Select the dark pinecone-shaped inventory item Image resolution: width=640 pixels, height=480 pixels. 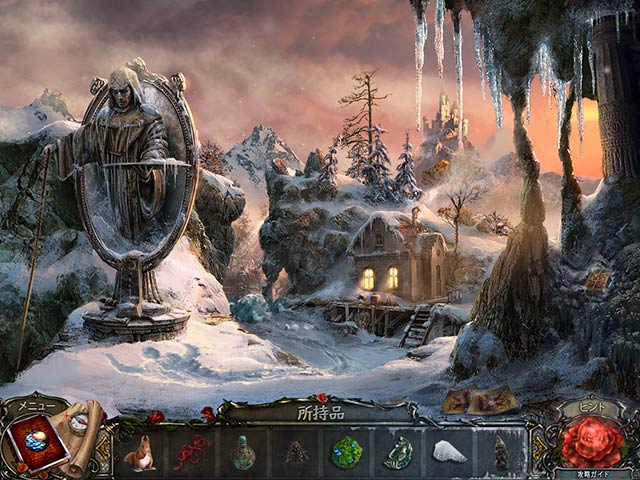tap(295, 452)
